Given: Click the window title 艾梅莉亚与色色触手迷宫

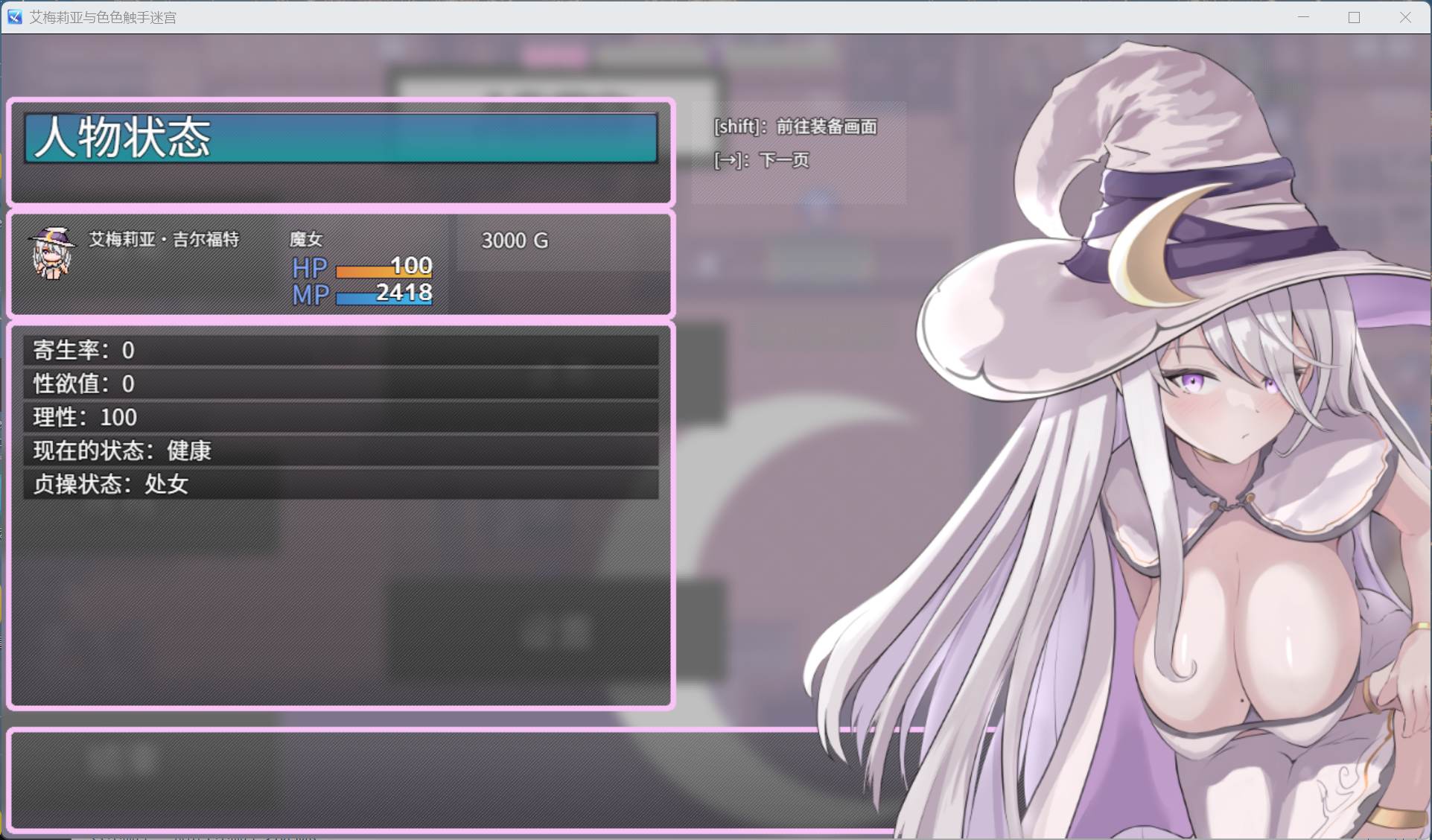Looking at the screenshot, I should (101, 16).
